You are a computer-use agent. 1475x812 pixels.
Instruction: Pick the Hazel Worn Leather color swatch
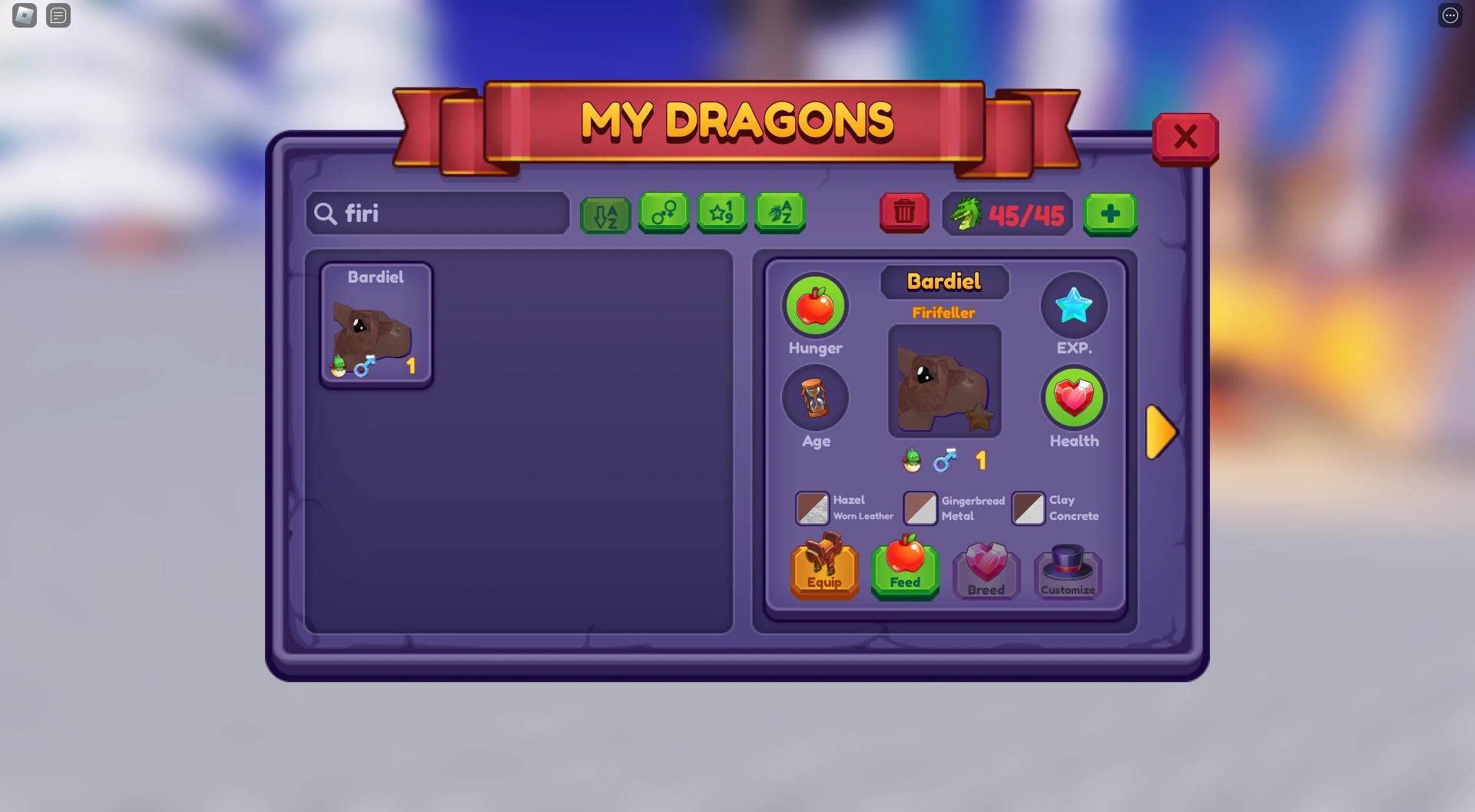812,508
